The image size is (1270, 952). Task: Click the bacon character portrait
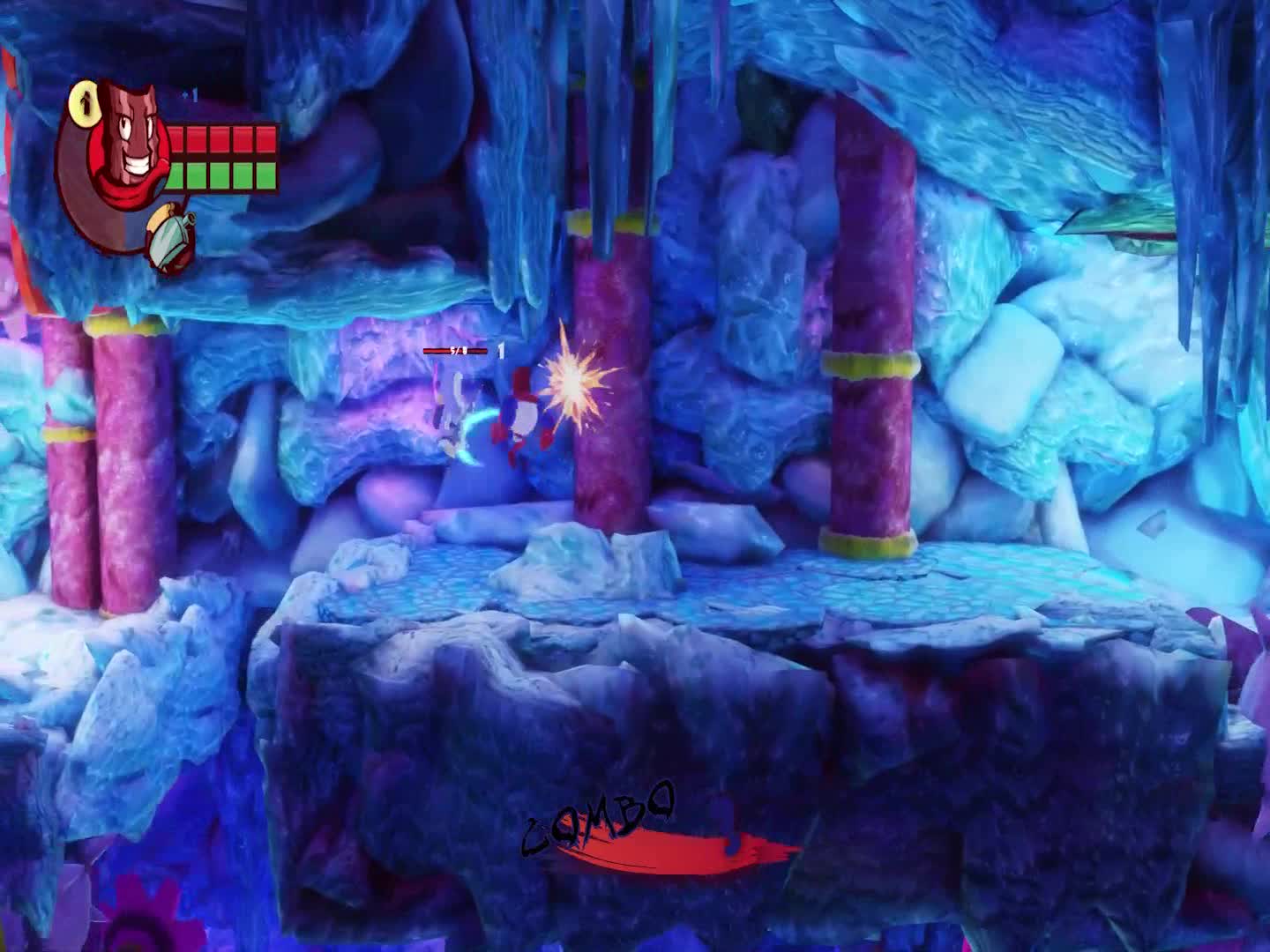(128, 145)
